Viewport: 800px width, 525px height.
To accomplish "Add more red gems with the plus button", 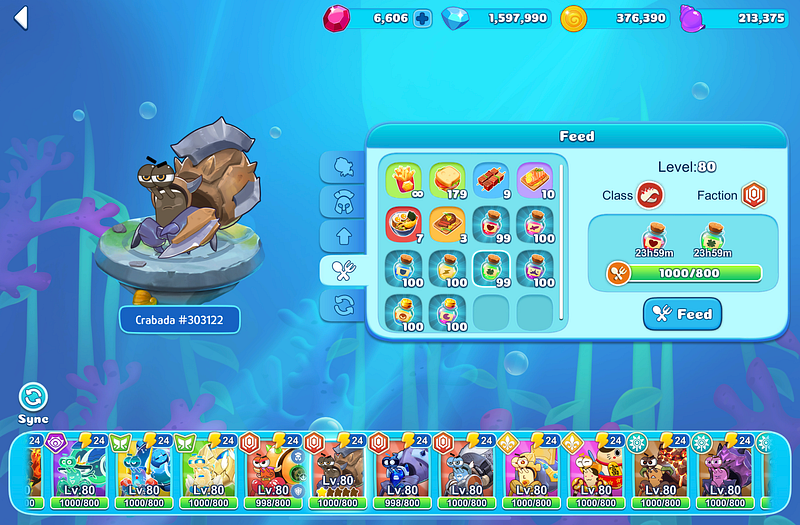I will click(422, 18).
